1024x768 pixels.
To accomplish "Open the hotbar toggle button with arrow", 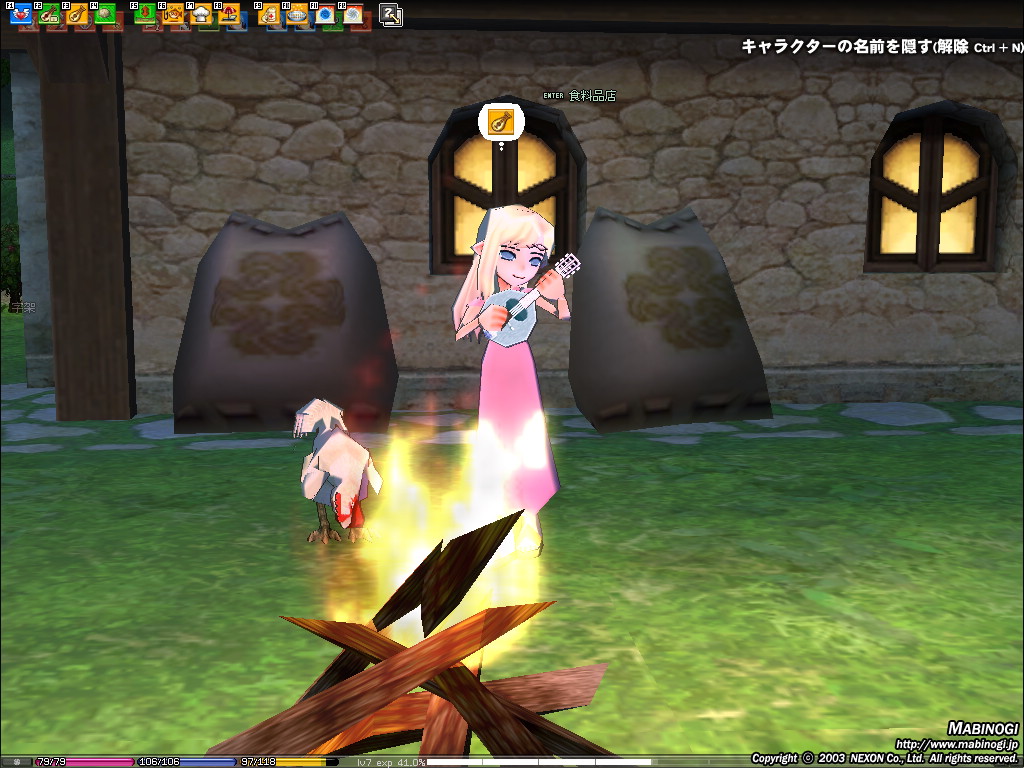I will tap(391, 14).
